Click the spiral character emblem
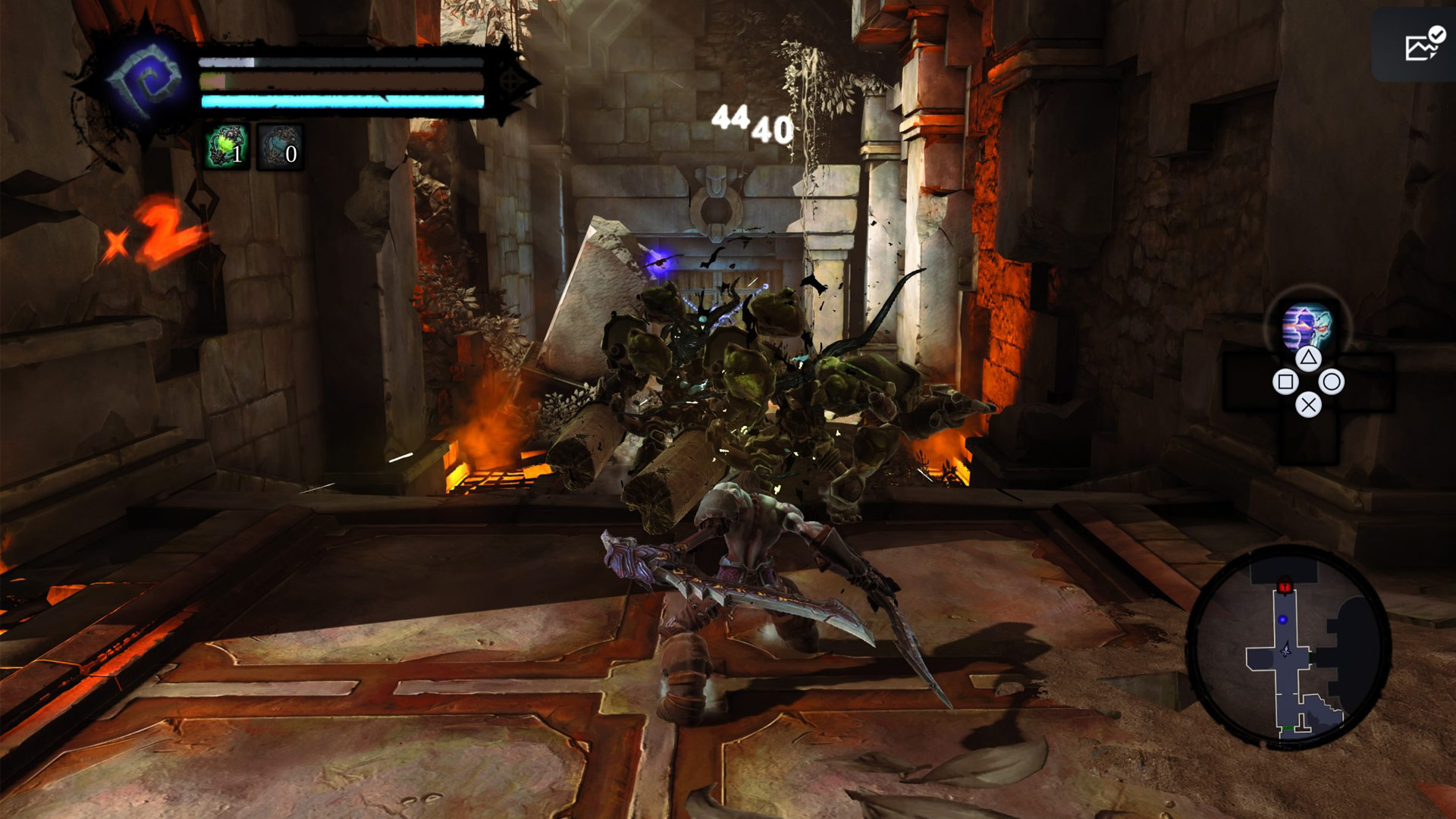 coord(146,81)
